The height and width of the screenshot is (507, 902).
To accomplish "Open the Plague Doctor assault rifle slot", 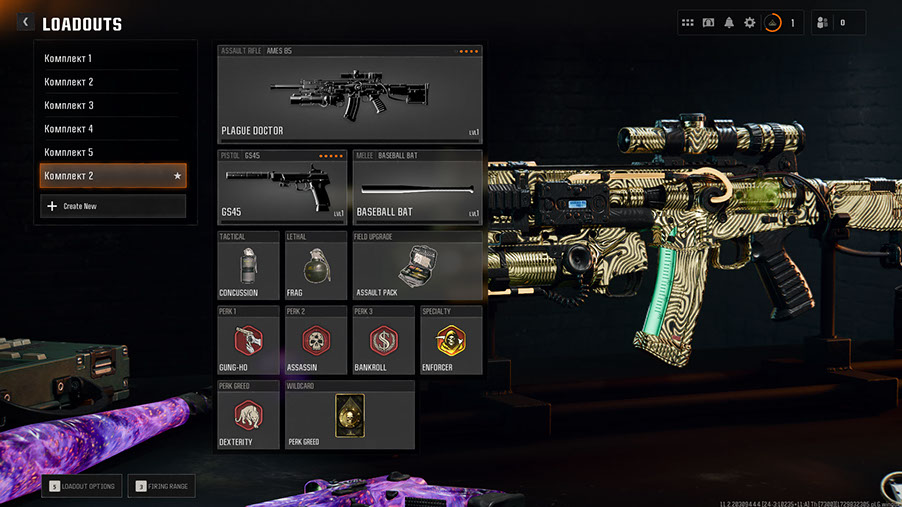I will coord(349,94).
